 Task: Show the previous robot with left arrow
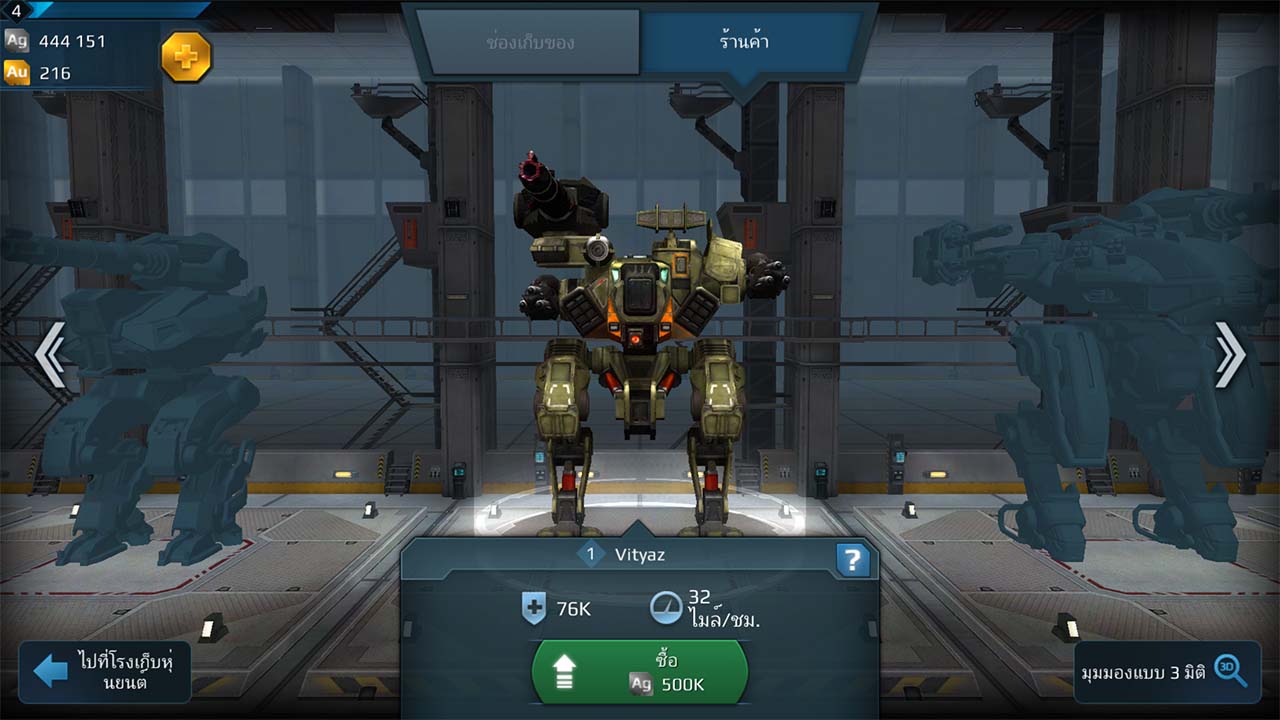pyautogui.click(x=50, y=353)
